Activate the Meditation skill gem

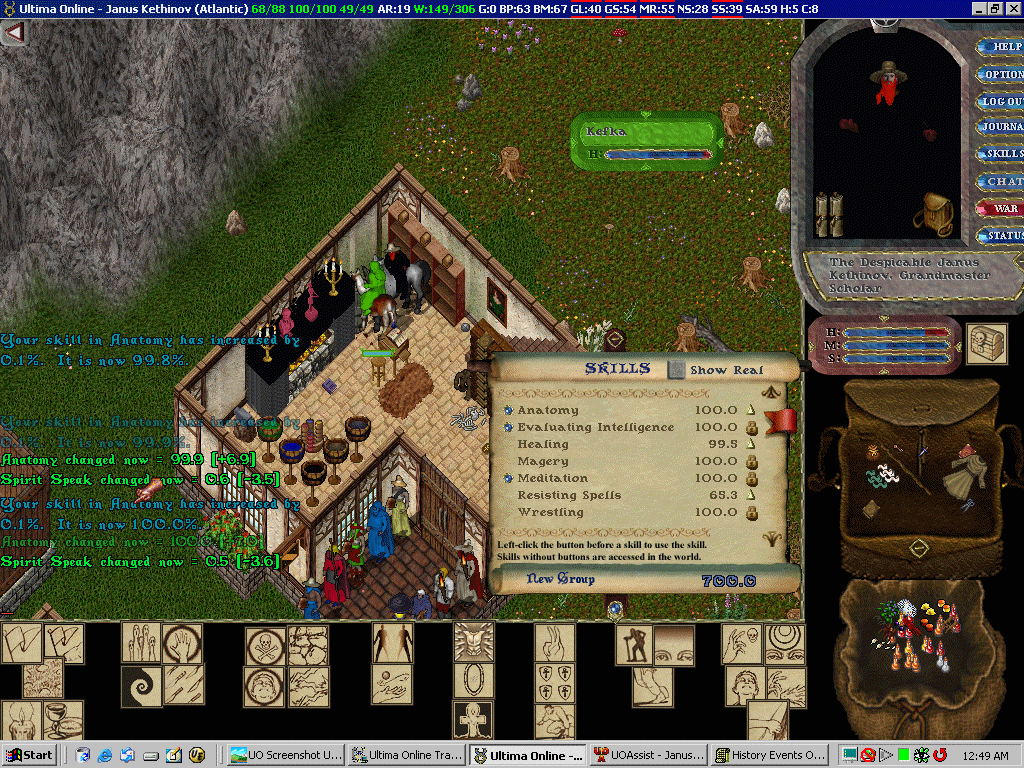coord(508,478)
